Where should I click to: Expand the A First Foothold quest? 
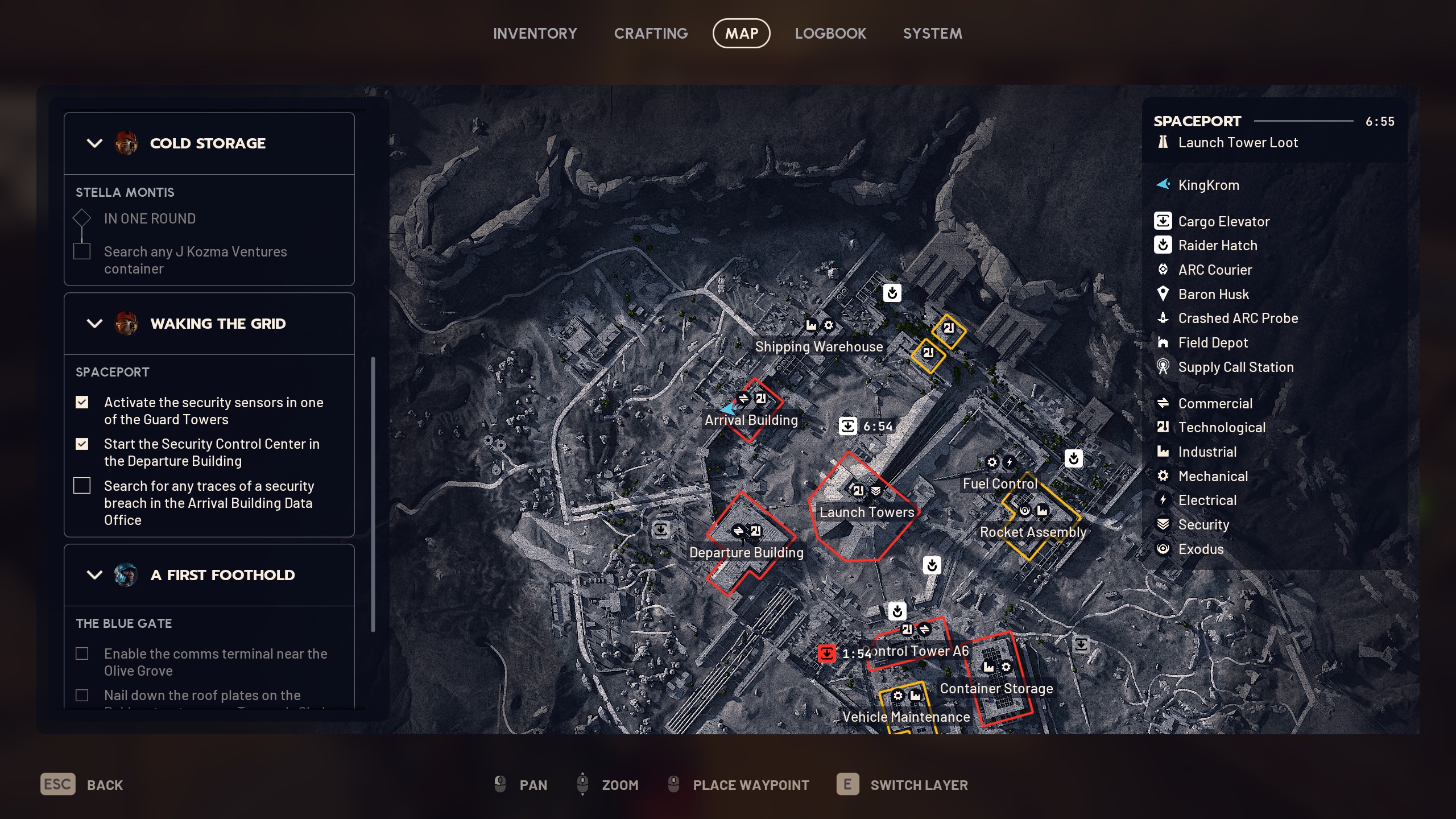94,575
